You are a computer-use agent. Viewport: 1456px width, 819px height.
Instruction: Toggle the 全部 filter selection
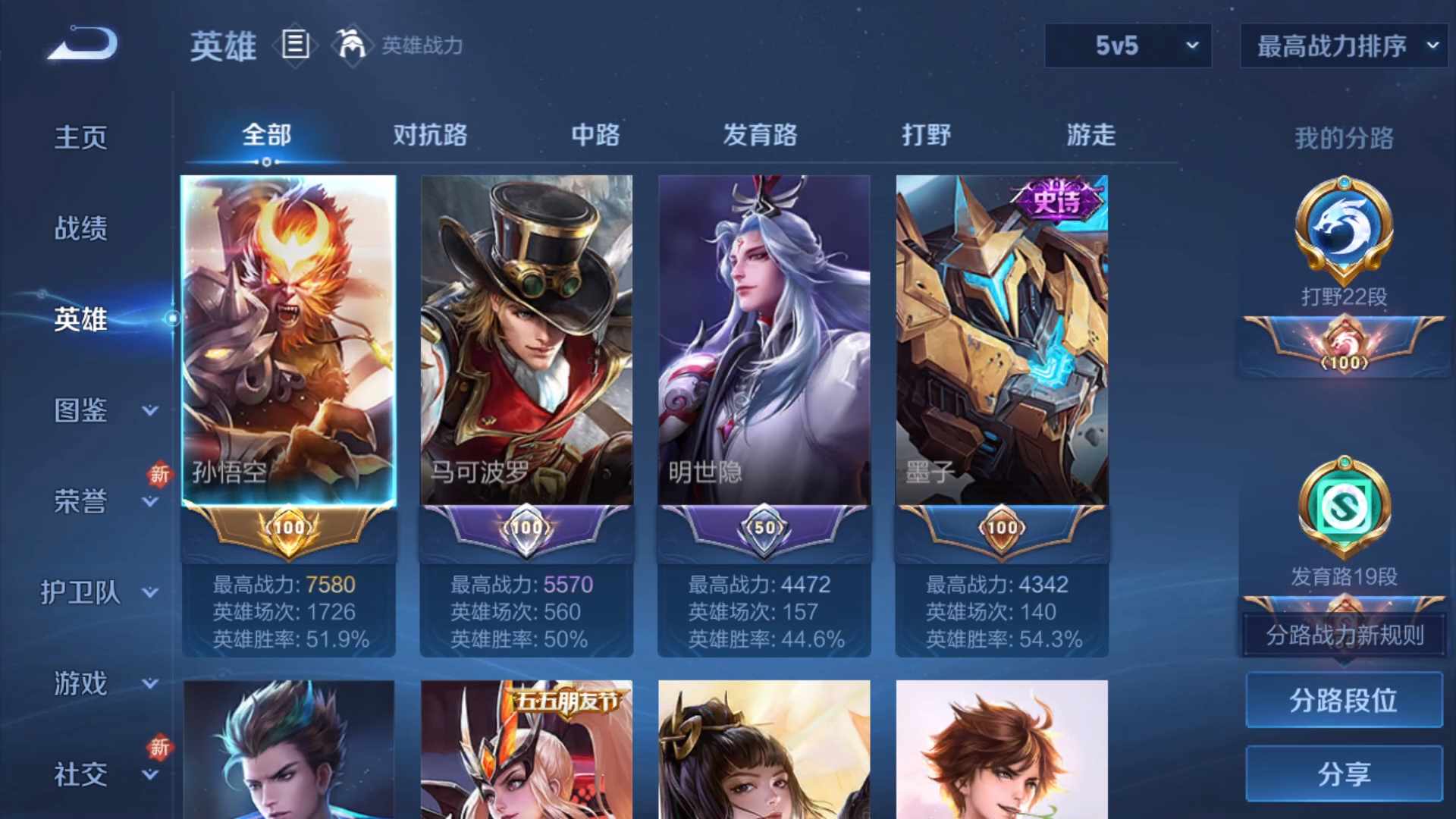coord(265,135)
